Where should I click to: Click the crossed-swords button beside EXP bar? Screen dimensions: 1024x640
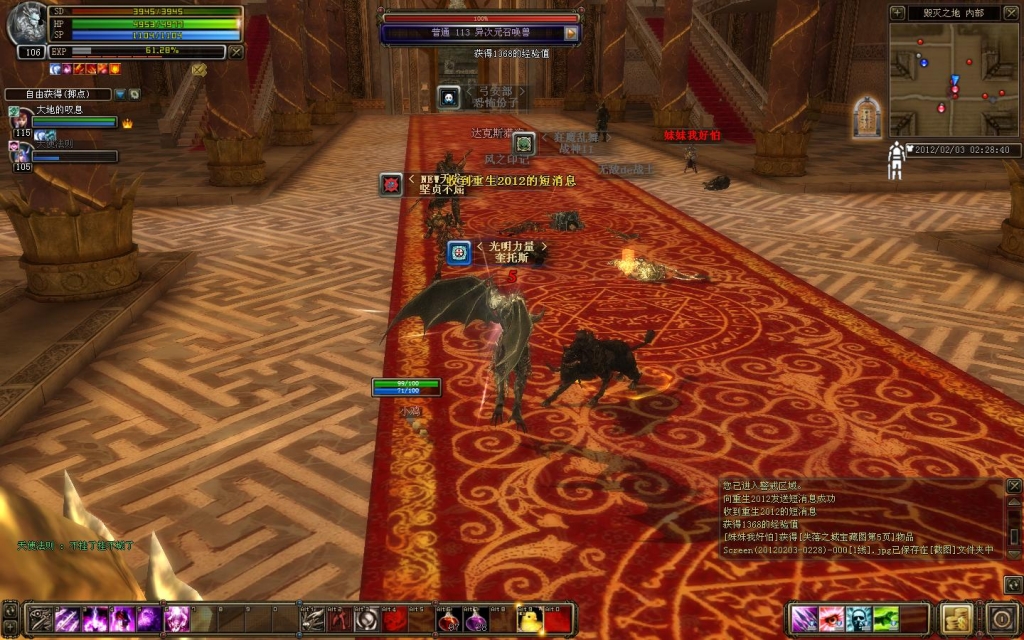coord(236,51)
